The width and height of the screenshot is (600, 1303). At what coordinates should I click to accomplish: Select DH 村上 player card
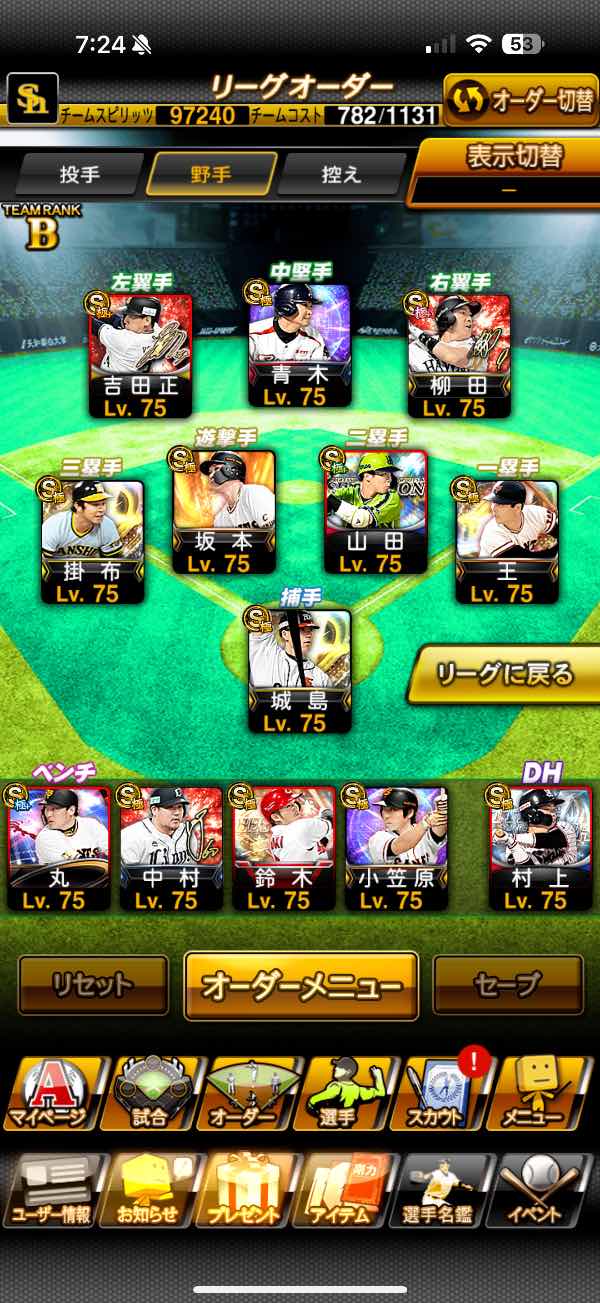coord(539,849)
